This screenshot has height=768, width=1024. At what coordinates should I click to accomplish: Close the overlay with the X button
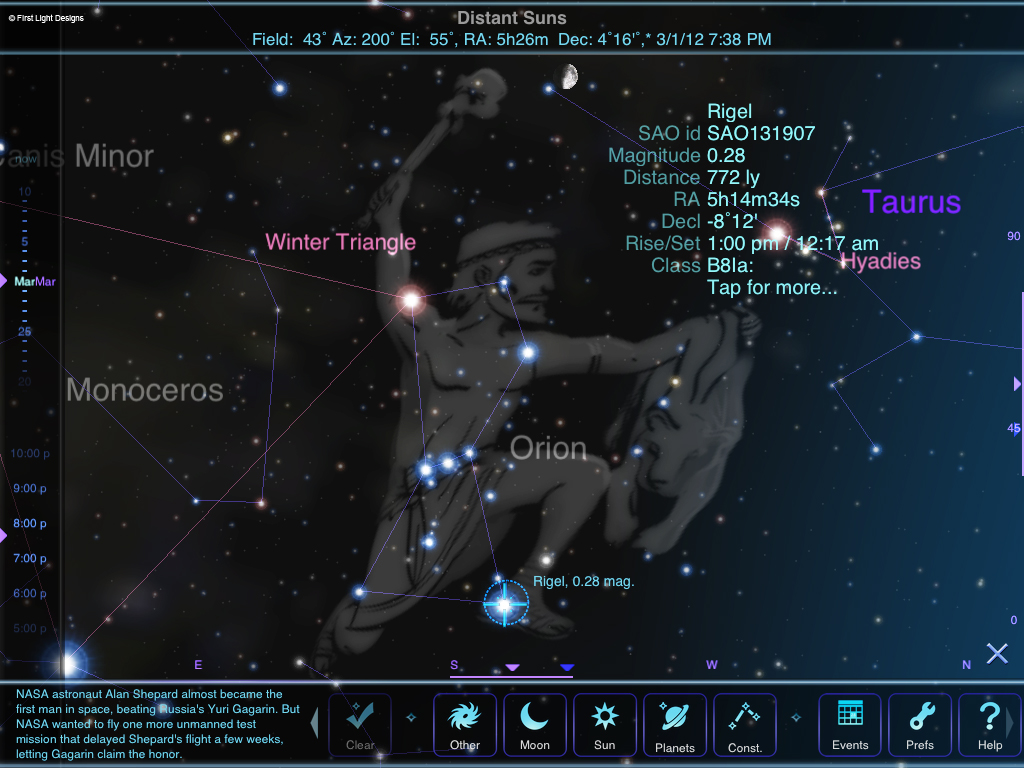[x=997, y=654]
